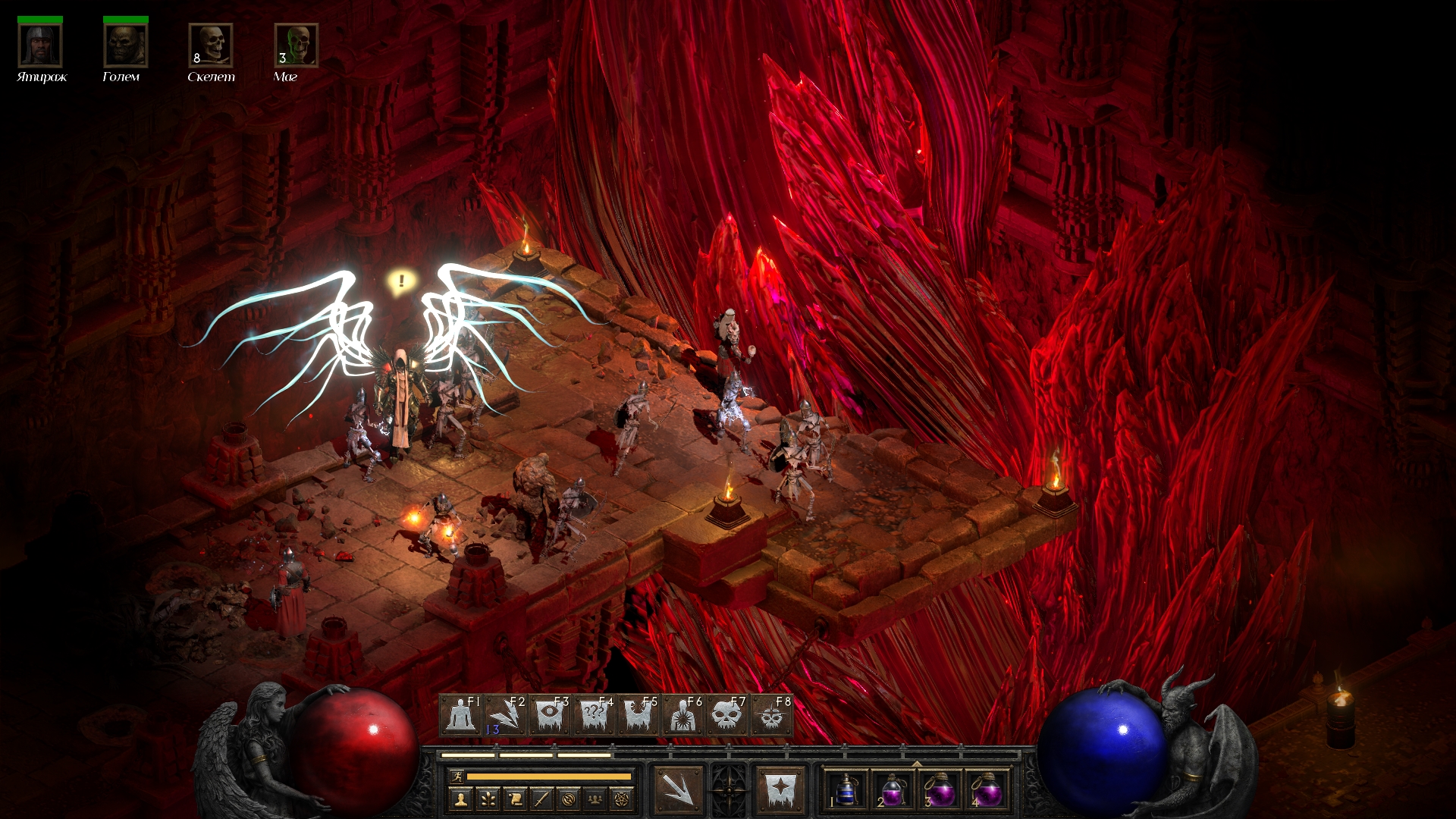Select the Ятираж mercenary portrait
1456x819 pixels.
(40, 45)
